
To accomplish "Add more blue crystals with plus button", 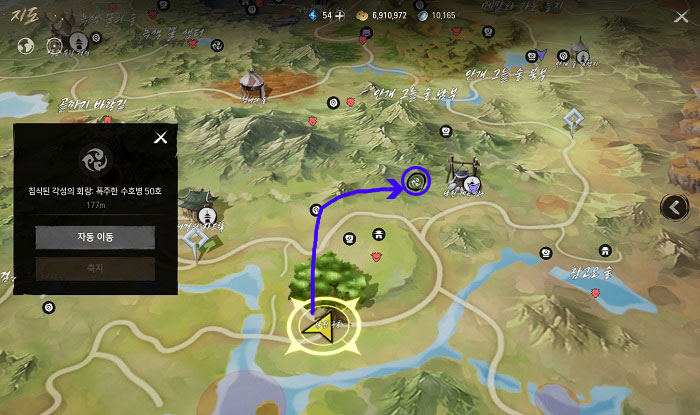I will (x=340, y=16).
